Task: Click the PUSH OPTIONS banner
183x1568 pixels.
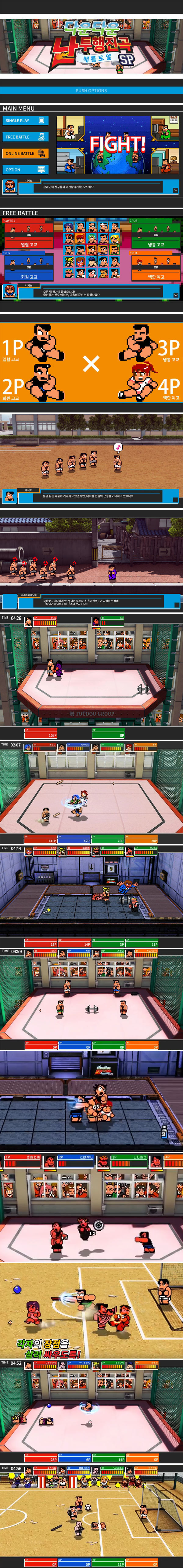Action: point(91,91)
